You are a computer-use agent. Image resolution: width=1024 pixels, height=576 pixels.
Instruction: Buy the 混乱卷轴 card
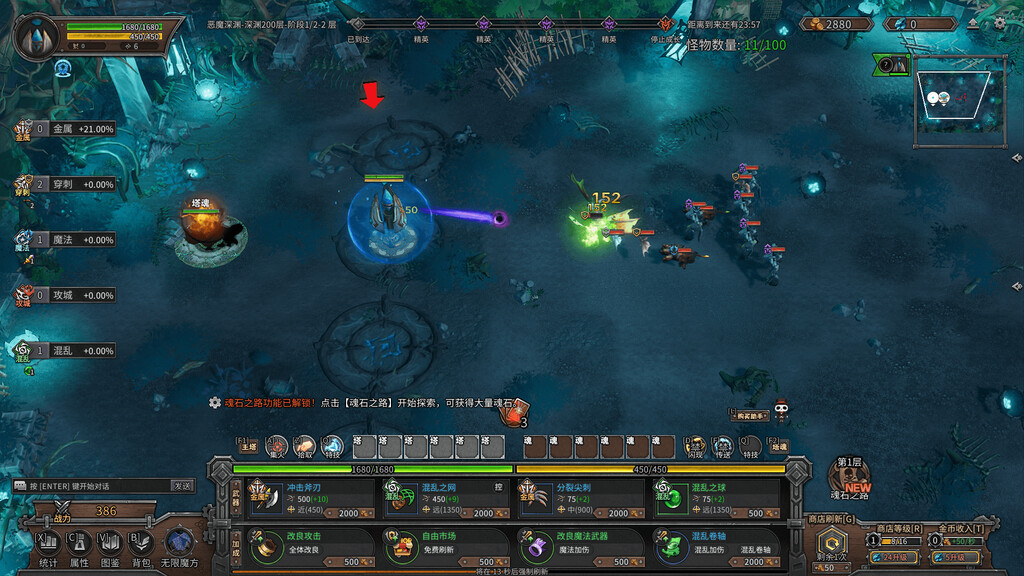pos(711,548)
